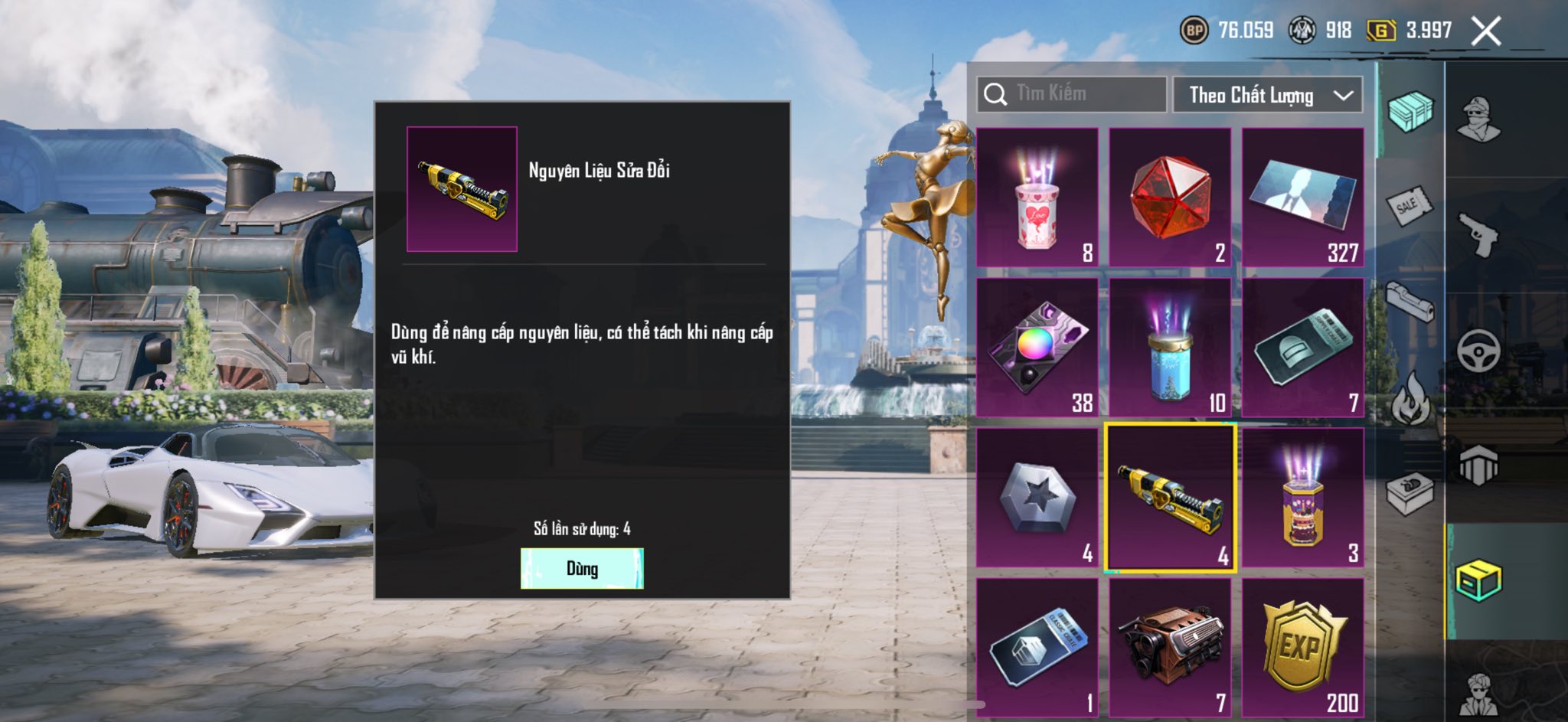Use the item with the Dùng button
Image resolution: width=1568 pixels, height=722 pixels.
[x=582, y=568]
